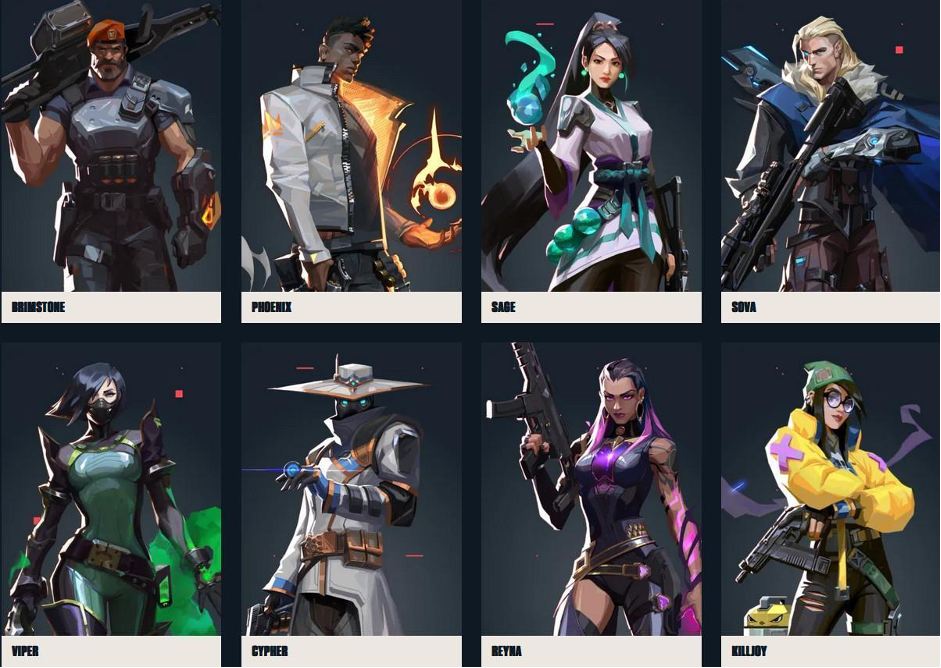Choose the Phoenix agent card
The image size is (941, 668).
[x=351, y=160]
